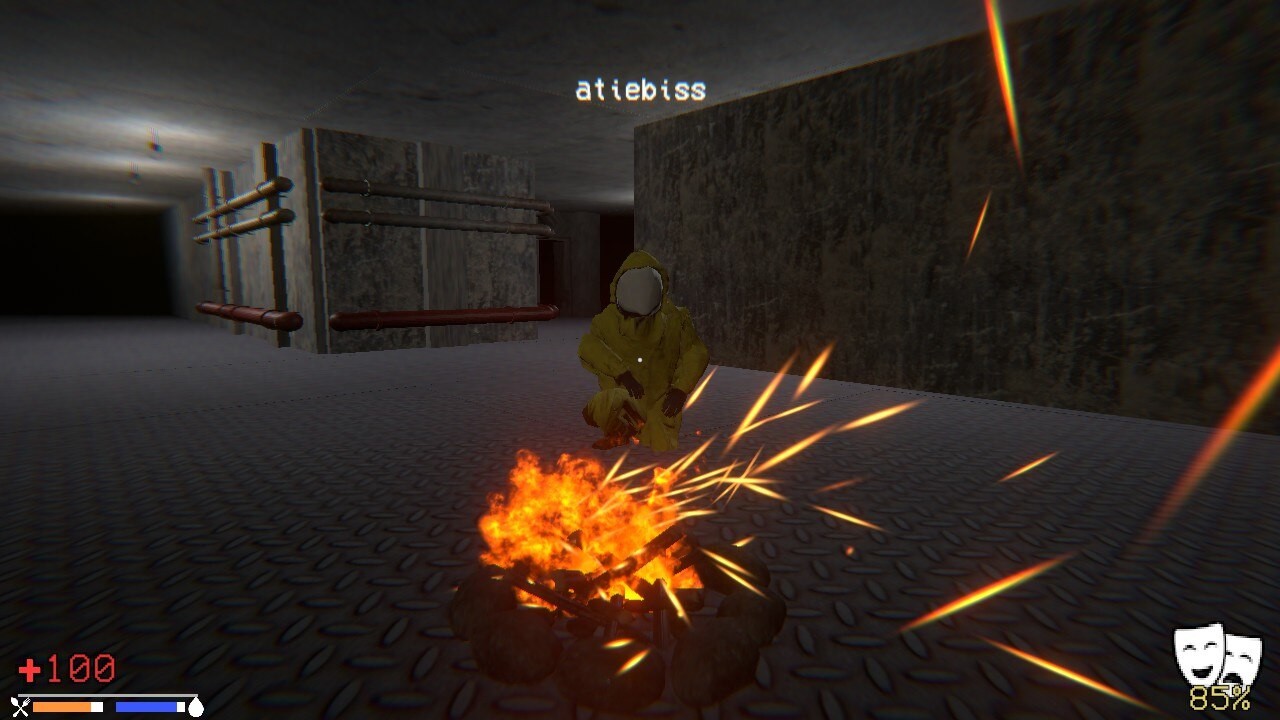
Task: Click the white mask face of atiebiss
Action: click(x=640, y=290)
